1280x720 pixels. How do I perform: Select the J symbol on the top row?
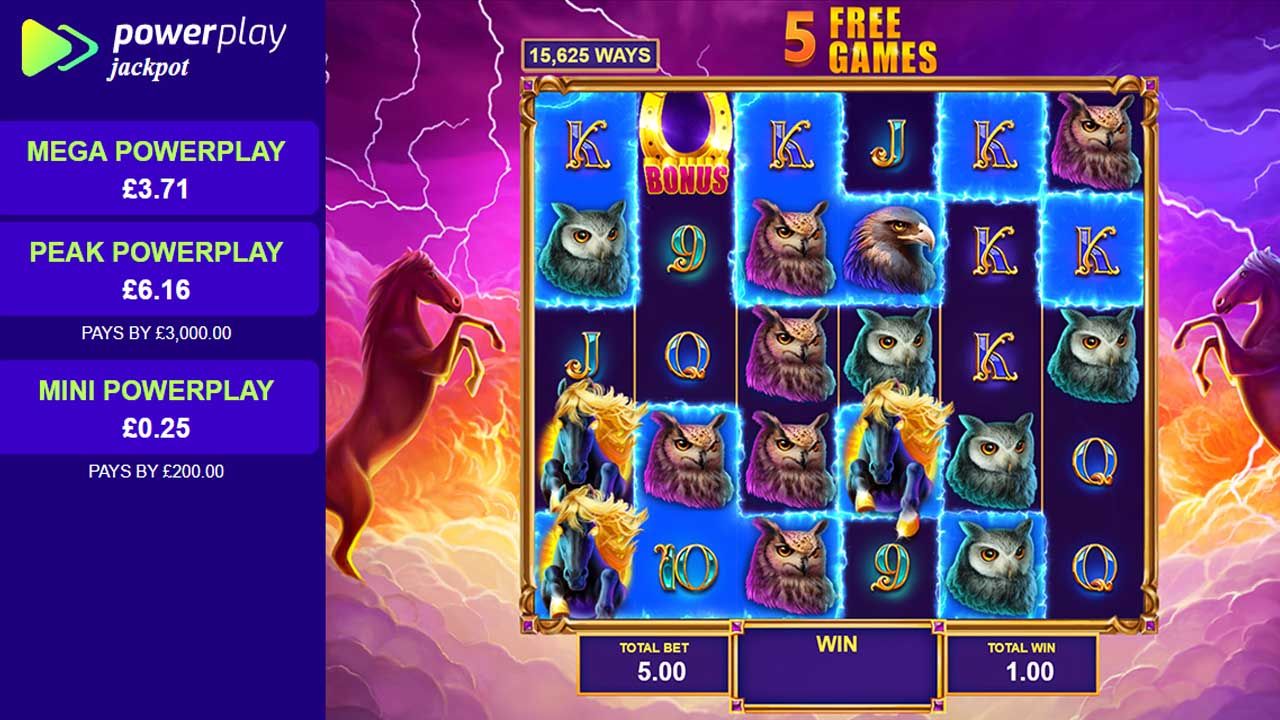click(x=888, y=140)
